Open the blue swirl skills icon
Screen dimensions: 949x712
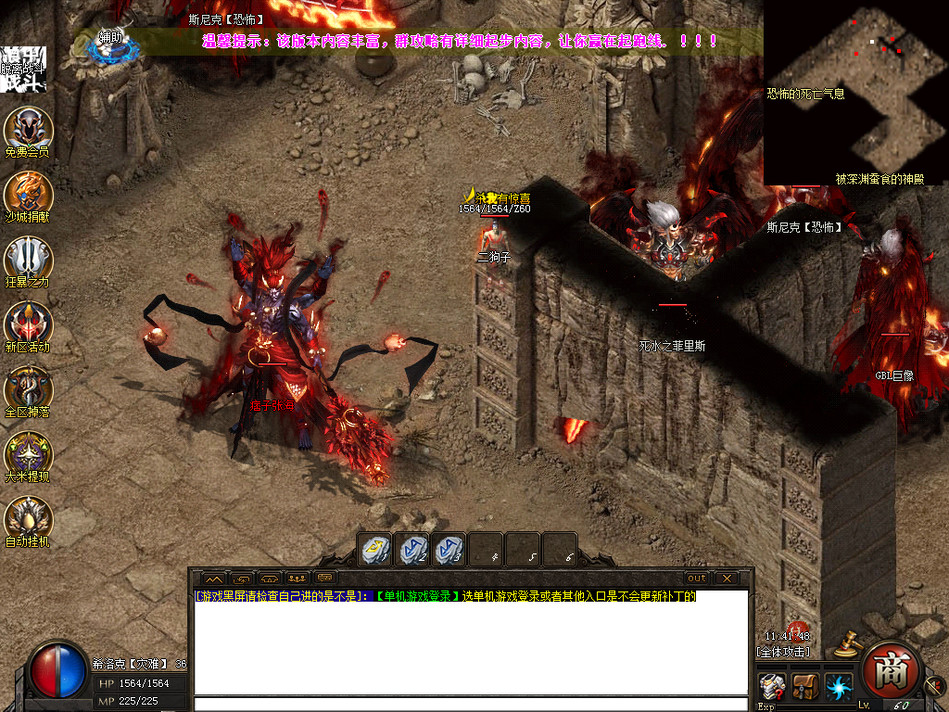click(x=837, y=685)
